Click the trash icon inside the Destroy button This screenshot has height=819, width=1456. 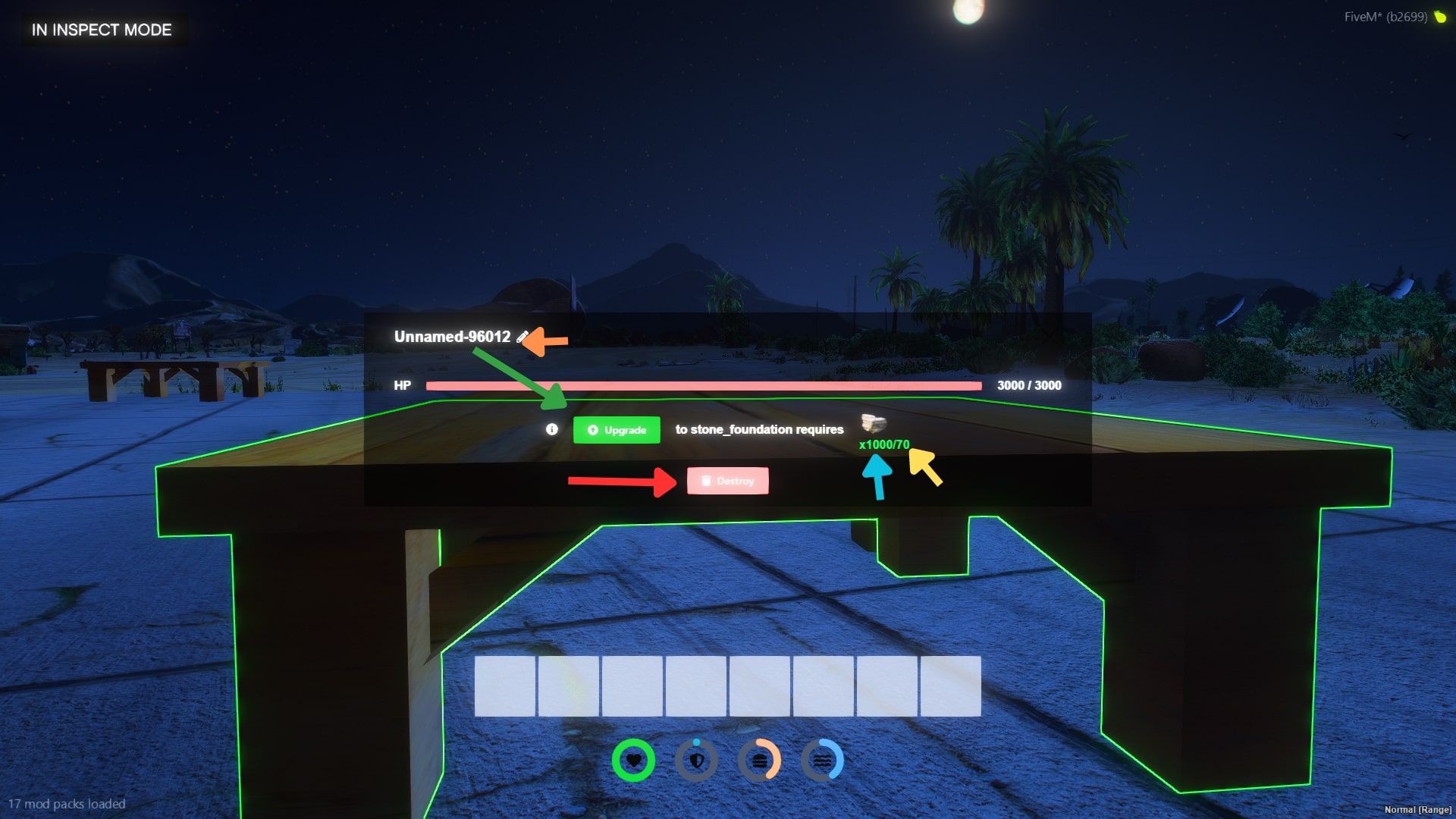705,481
